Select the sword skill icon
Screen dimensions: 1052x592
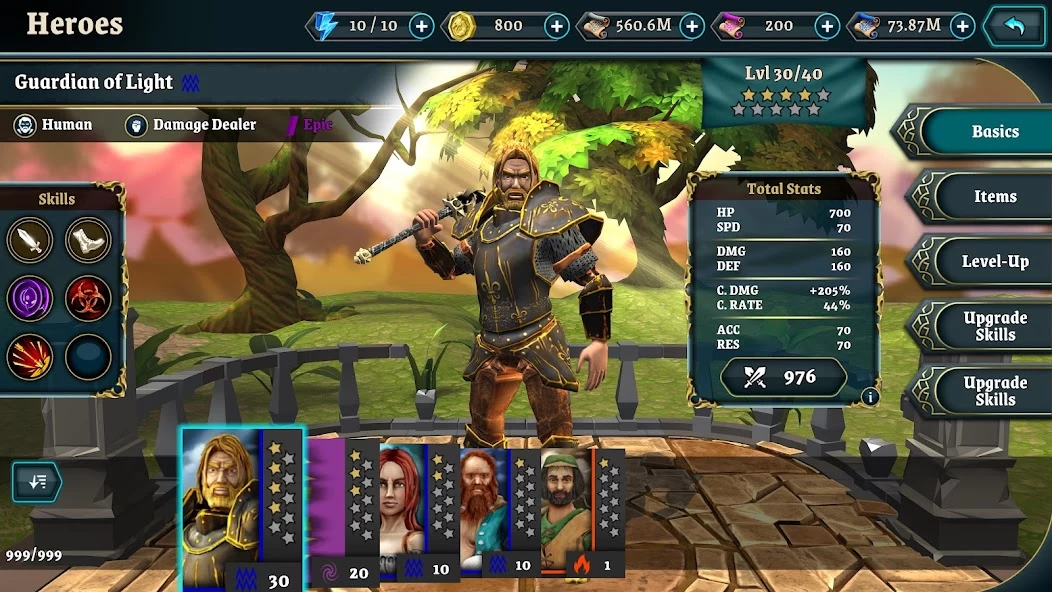[x=29, y=240]
